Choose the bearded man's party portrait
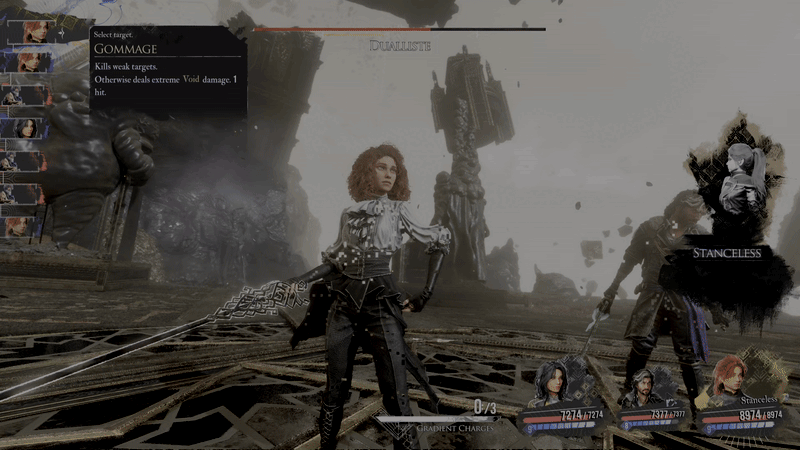Screen dimensions: 800x450 638,386
